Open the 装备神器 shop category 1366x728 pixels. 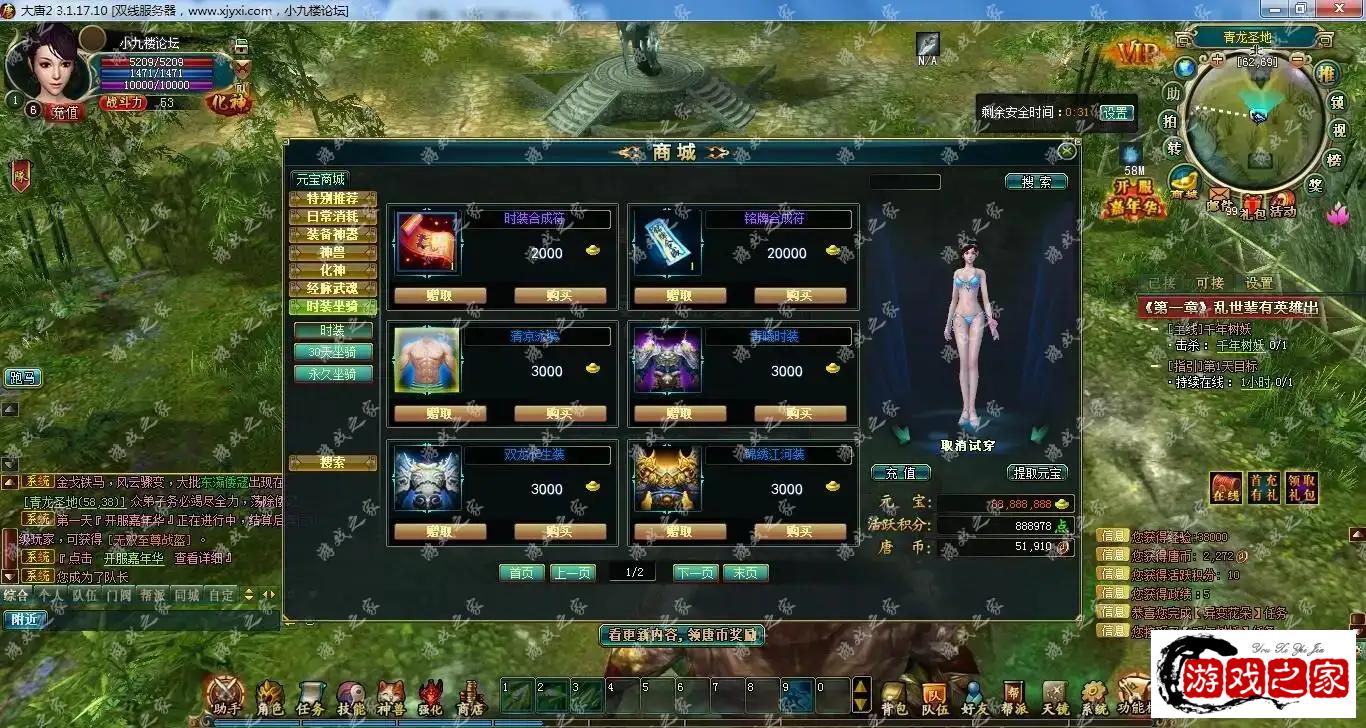point(332,235)
